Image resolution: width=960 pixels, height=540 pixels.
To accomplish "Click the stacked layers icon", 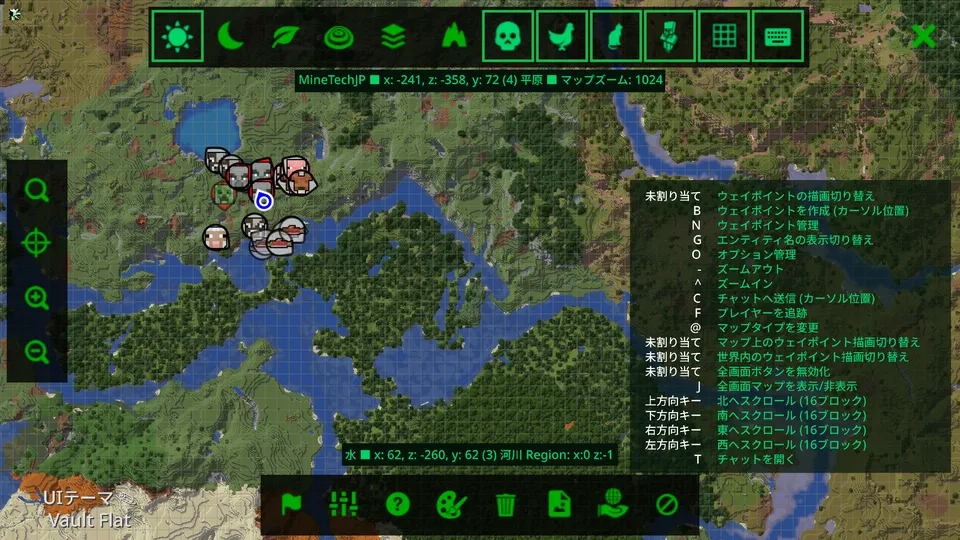I will pos(394,37).
